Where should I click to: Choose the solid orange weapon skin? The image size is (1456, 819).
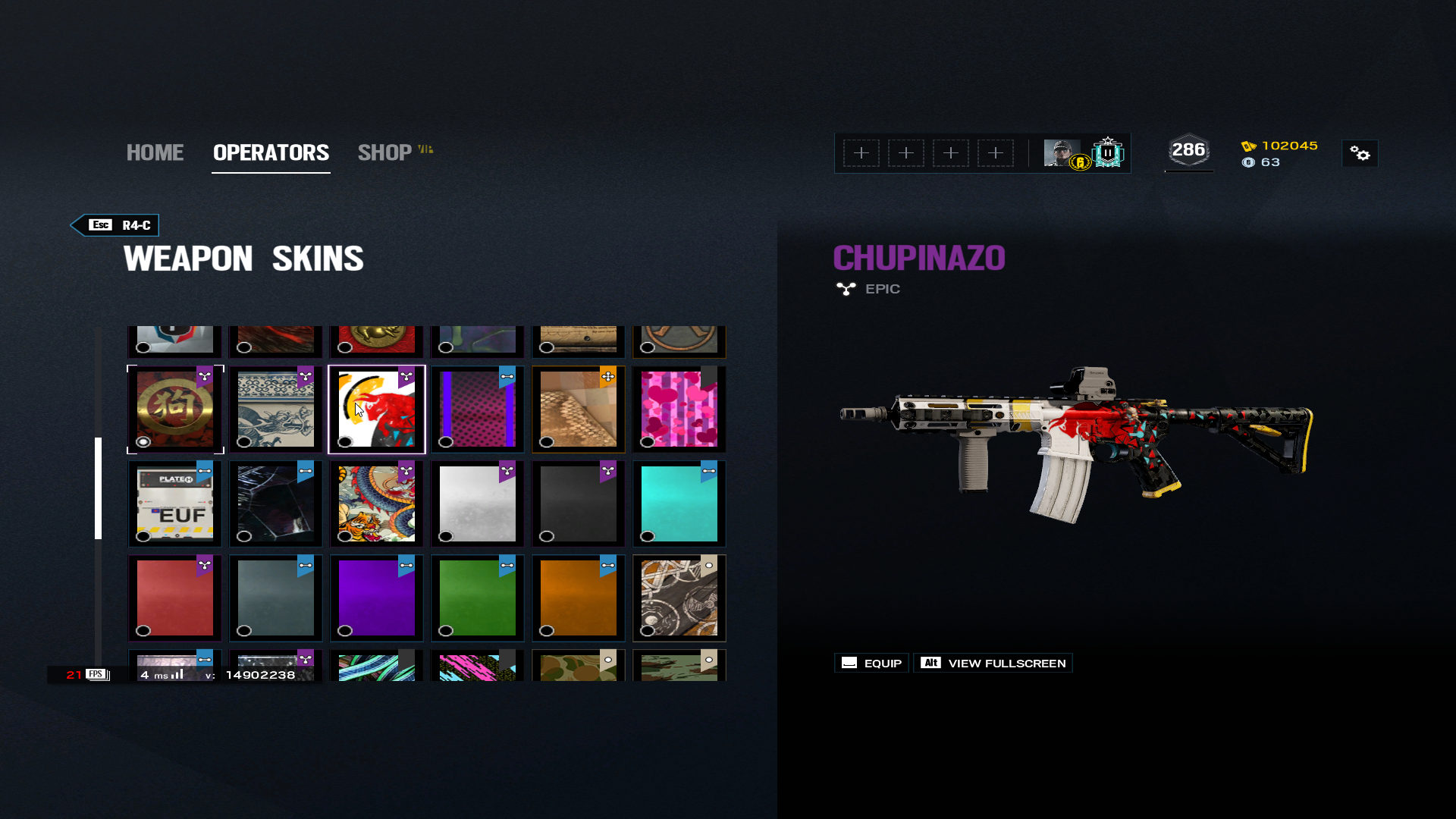pyautogui.click(x=579, y=598)
